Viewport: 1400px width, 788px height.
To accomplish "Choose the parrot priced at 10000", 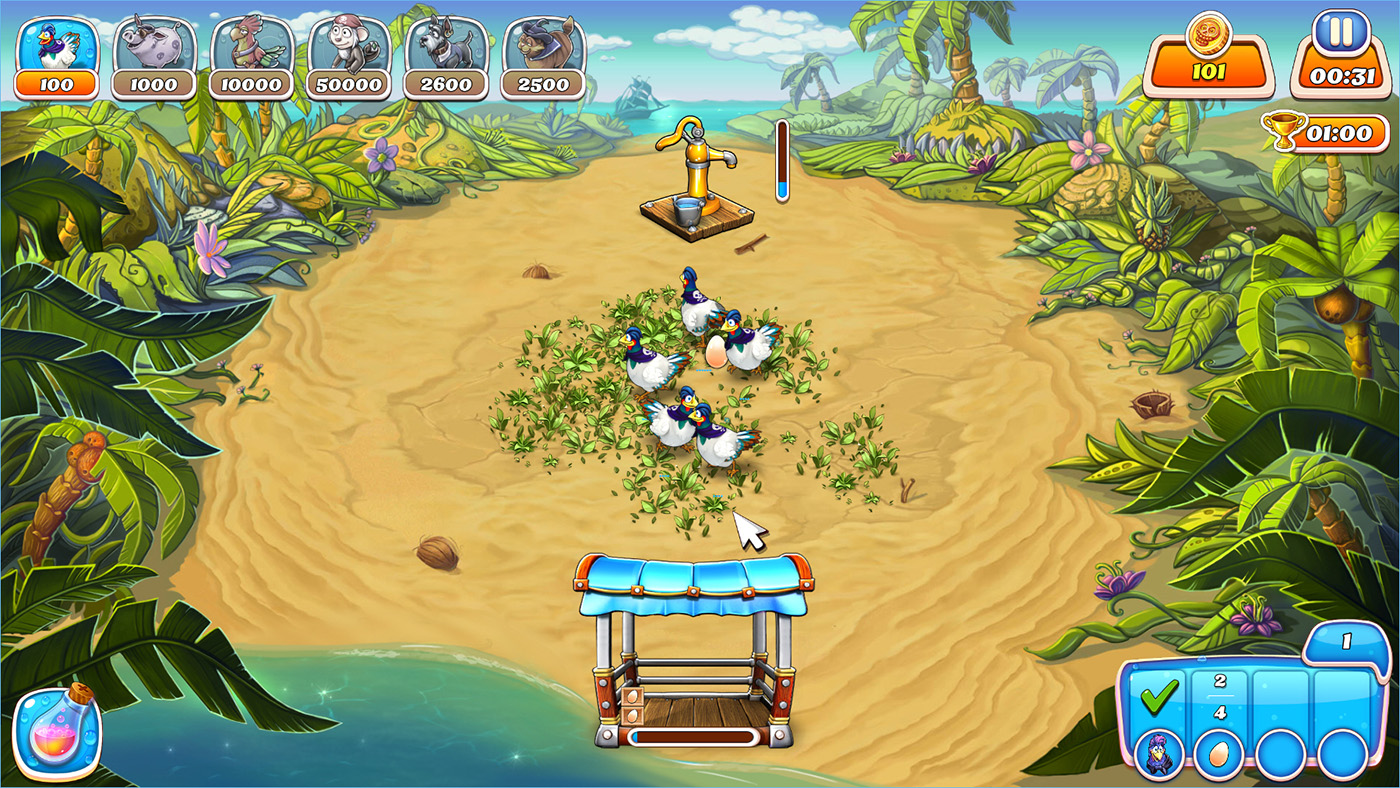I will click(x=251, y=57).
